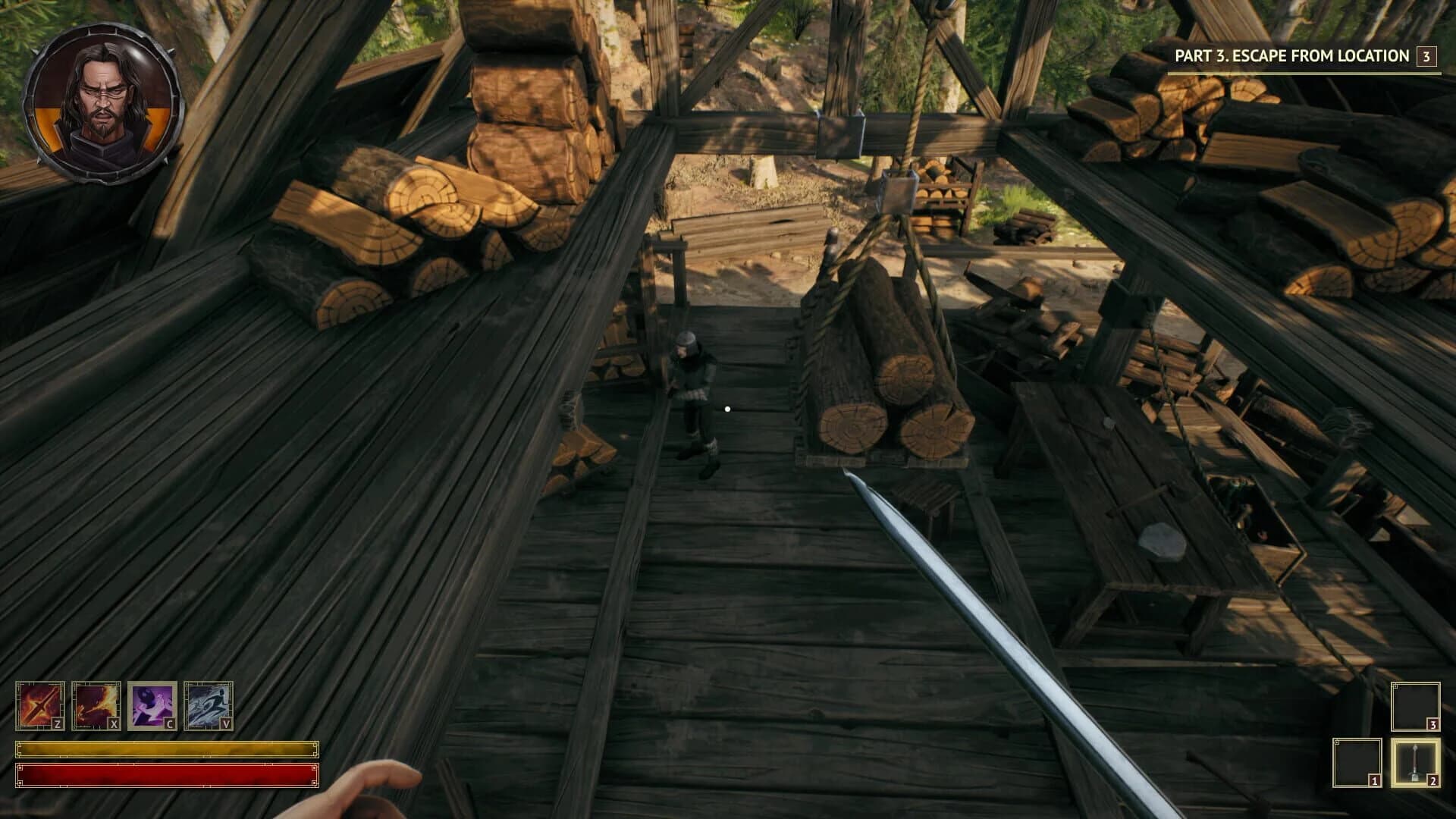Click the C keybind label on the third ability
Image resolution: width=1456 pixels, height=819 pixels.
tap(171, 724)
